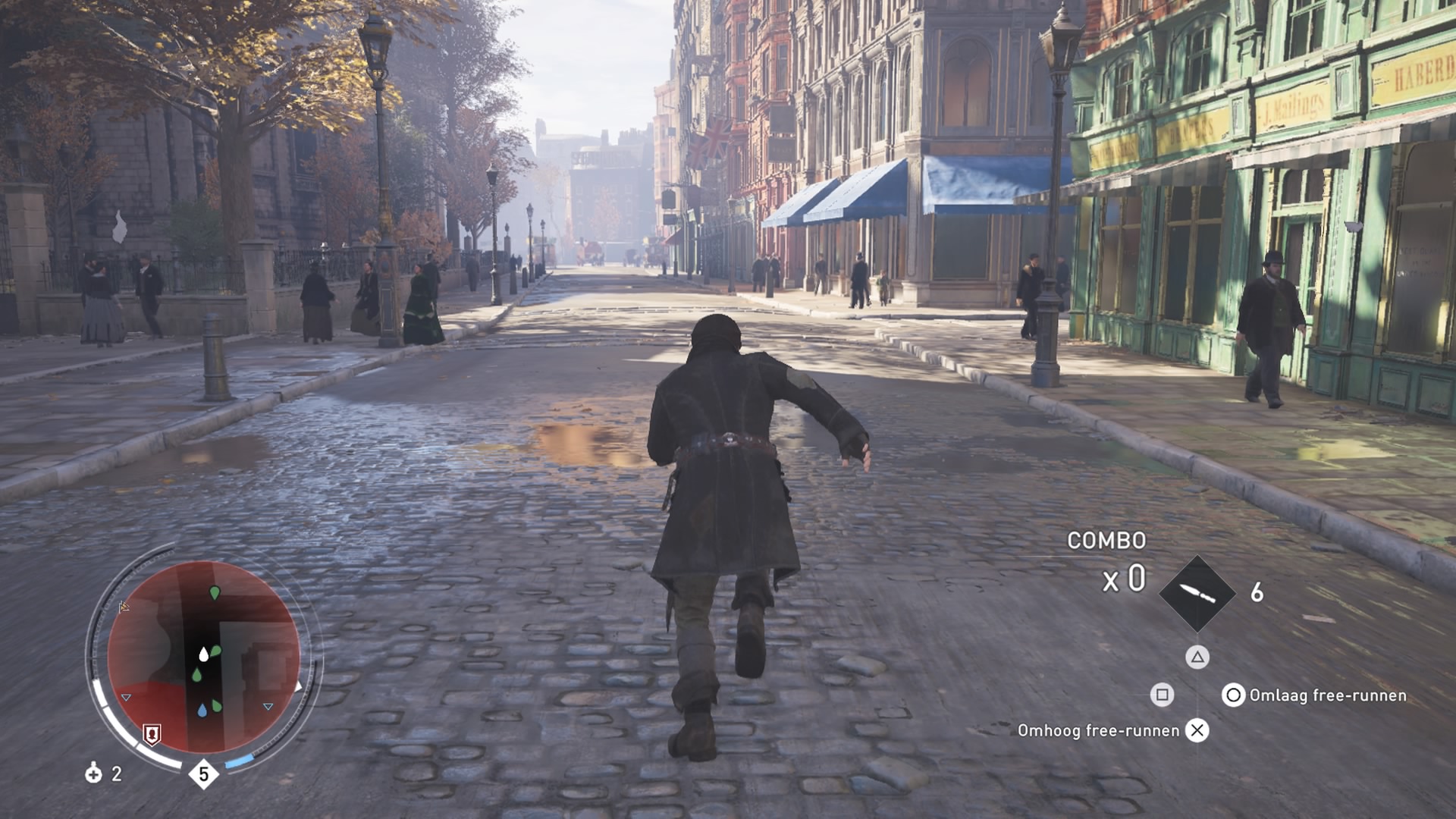Click the level 5 diamond badge
The width and height of the screenshot is (1456, 819).
[x=203, y=773]
